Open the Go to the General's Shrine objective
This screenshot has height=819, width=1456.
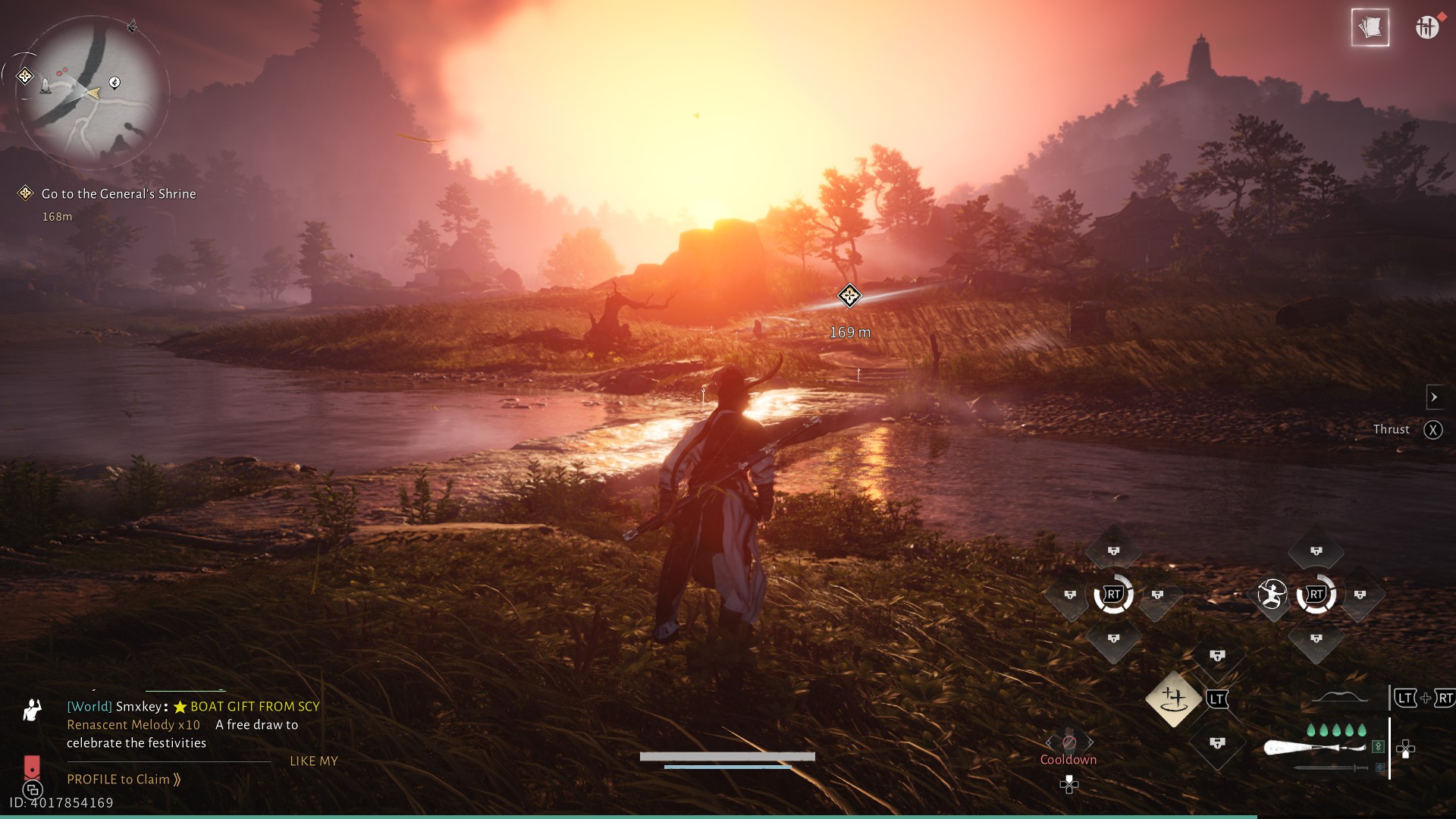pos(118,194)
